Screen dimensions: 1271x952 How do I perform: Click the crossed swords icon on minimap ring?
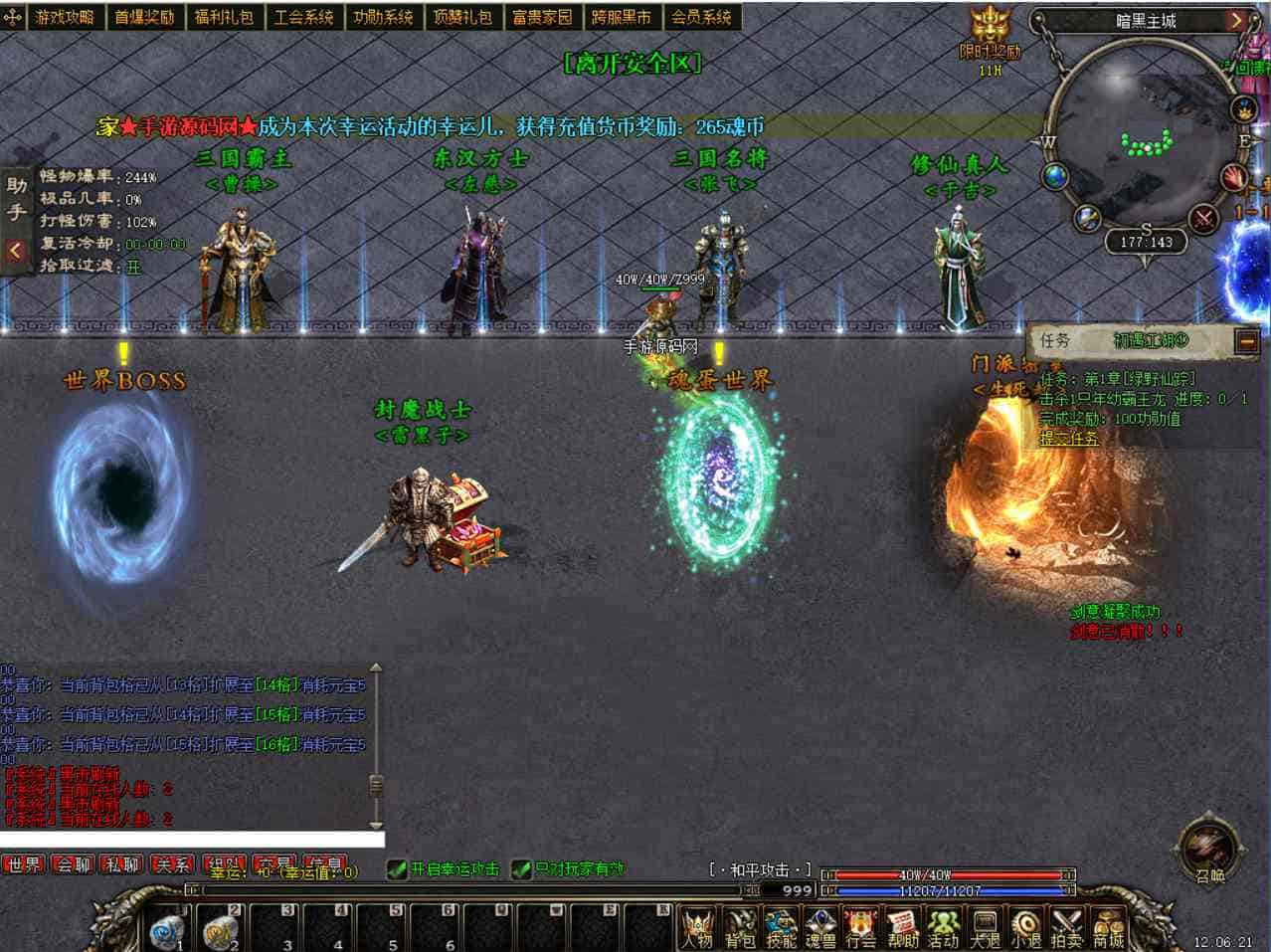pos(1204,217)
